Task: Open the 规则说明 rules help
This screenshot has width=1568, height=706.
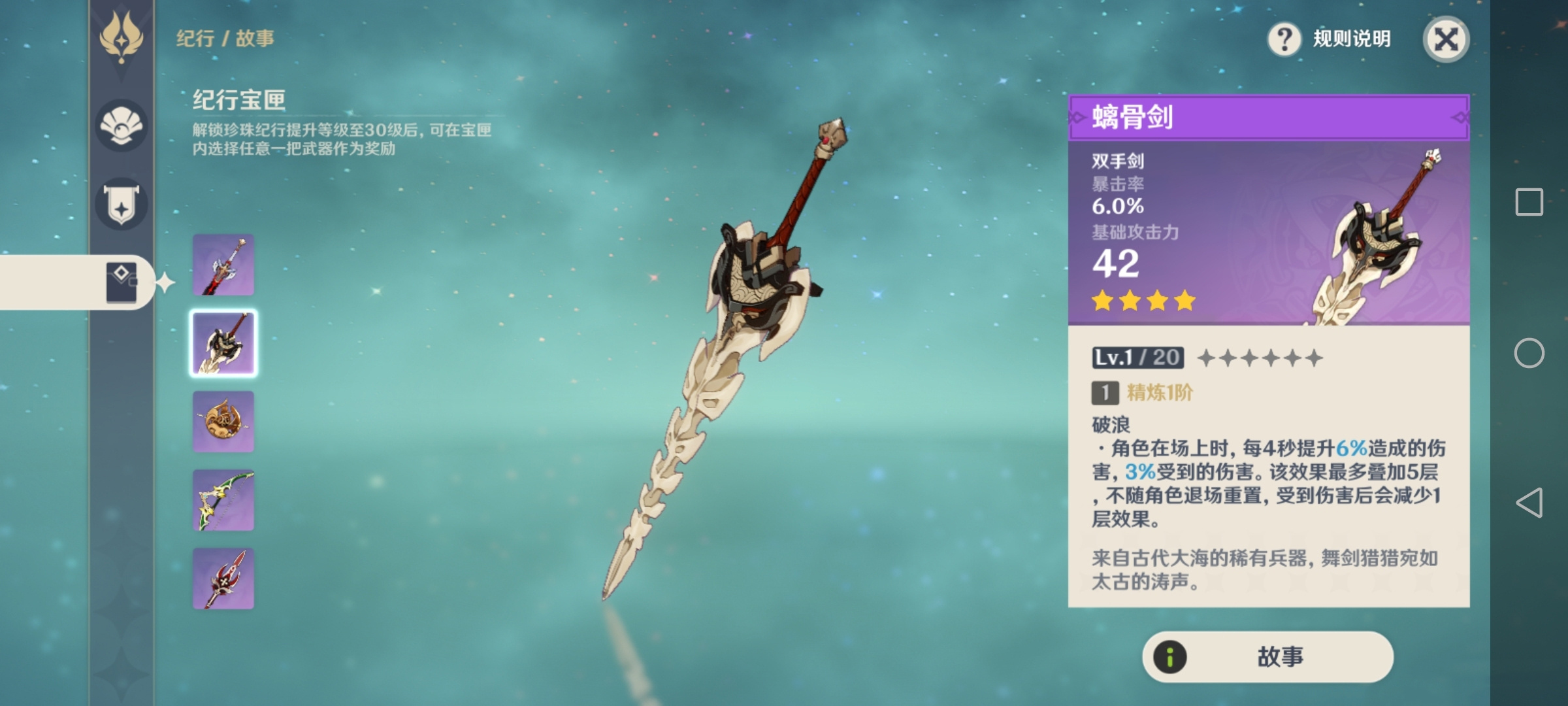Action: point(1330,39)
